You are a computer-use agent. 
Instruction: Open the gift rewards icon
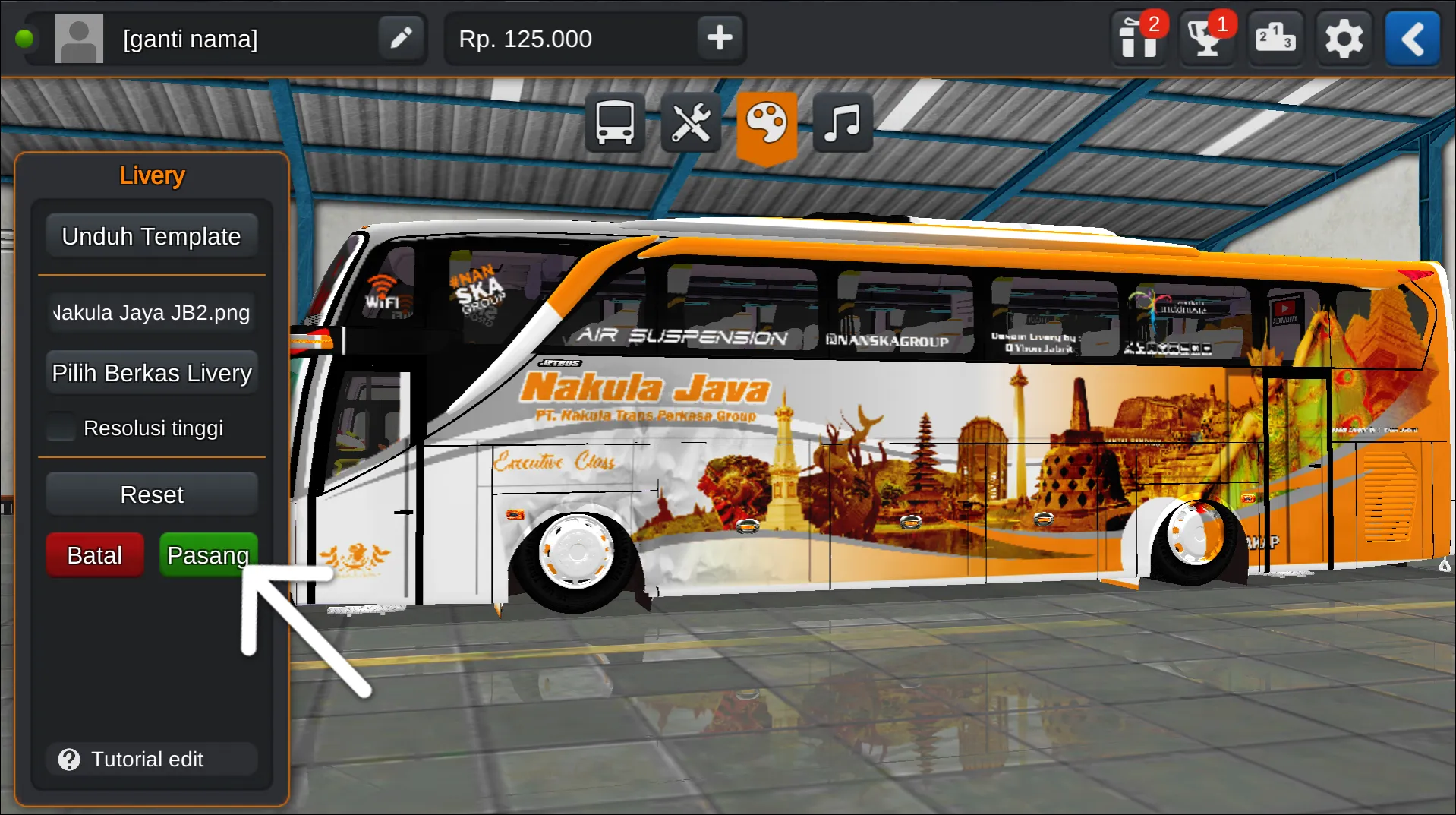click(1139, 38)
